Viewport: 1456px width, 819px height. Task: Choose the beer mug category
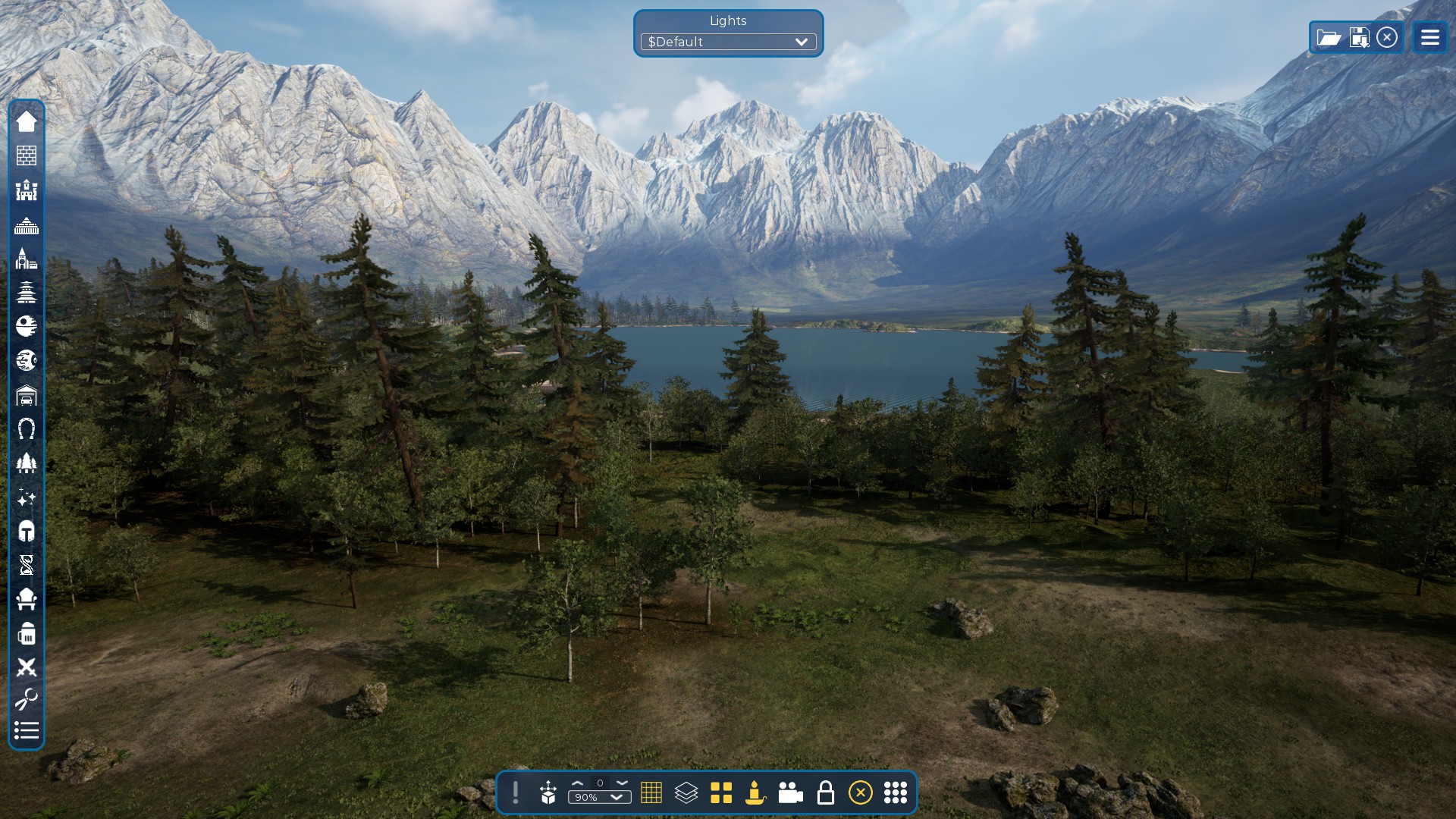[x=27, y=634]
